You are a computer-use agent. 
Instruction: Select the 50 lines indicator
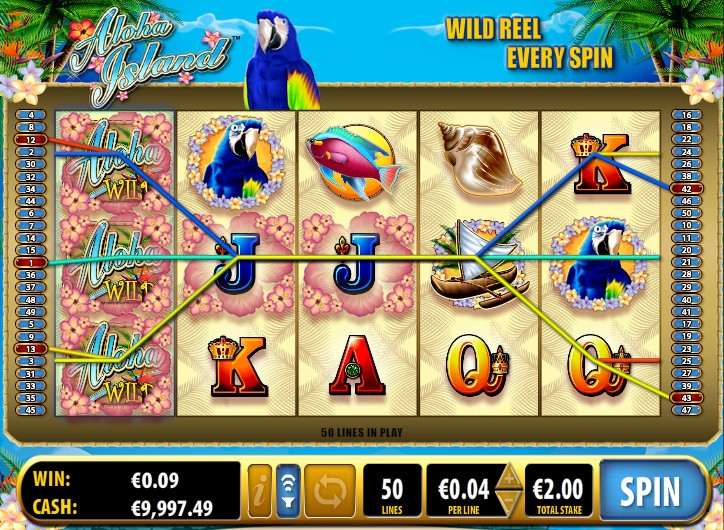point(392,491)
